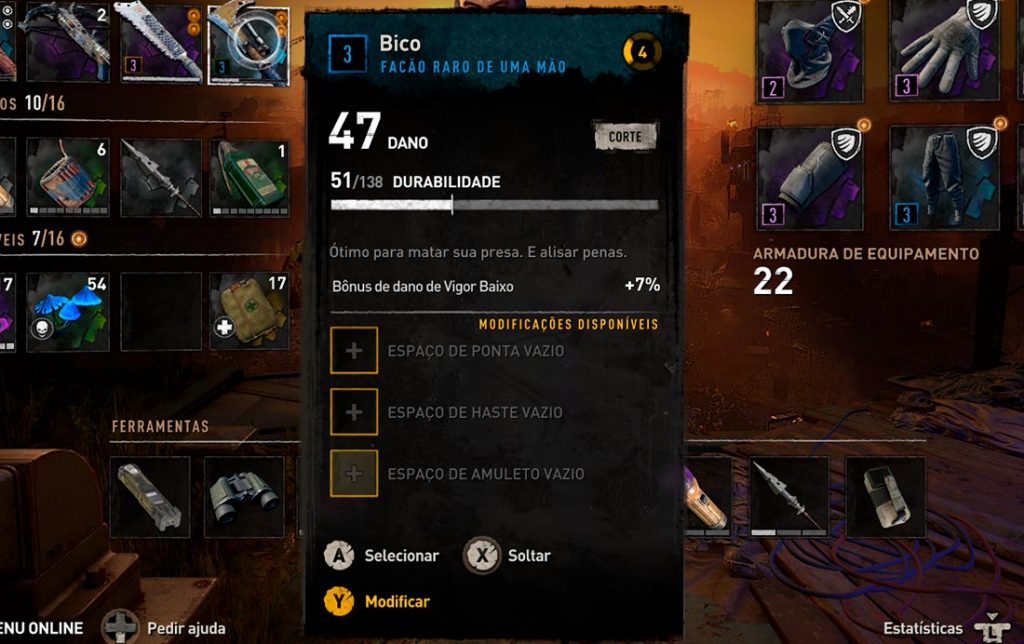Select the serrated saw blade weapon
The image size is (1024, 644).
(x=161, y=42)
